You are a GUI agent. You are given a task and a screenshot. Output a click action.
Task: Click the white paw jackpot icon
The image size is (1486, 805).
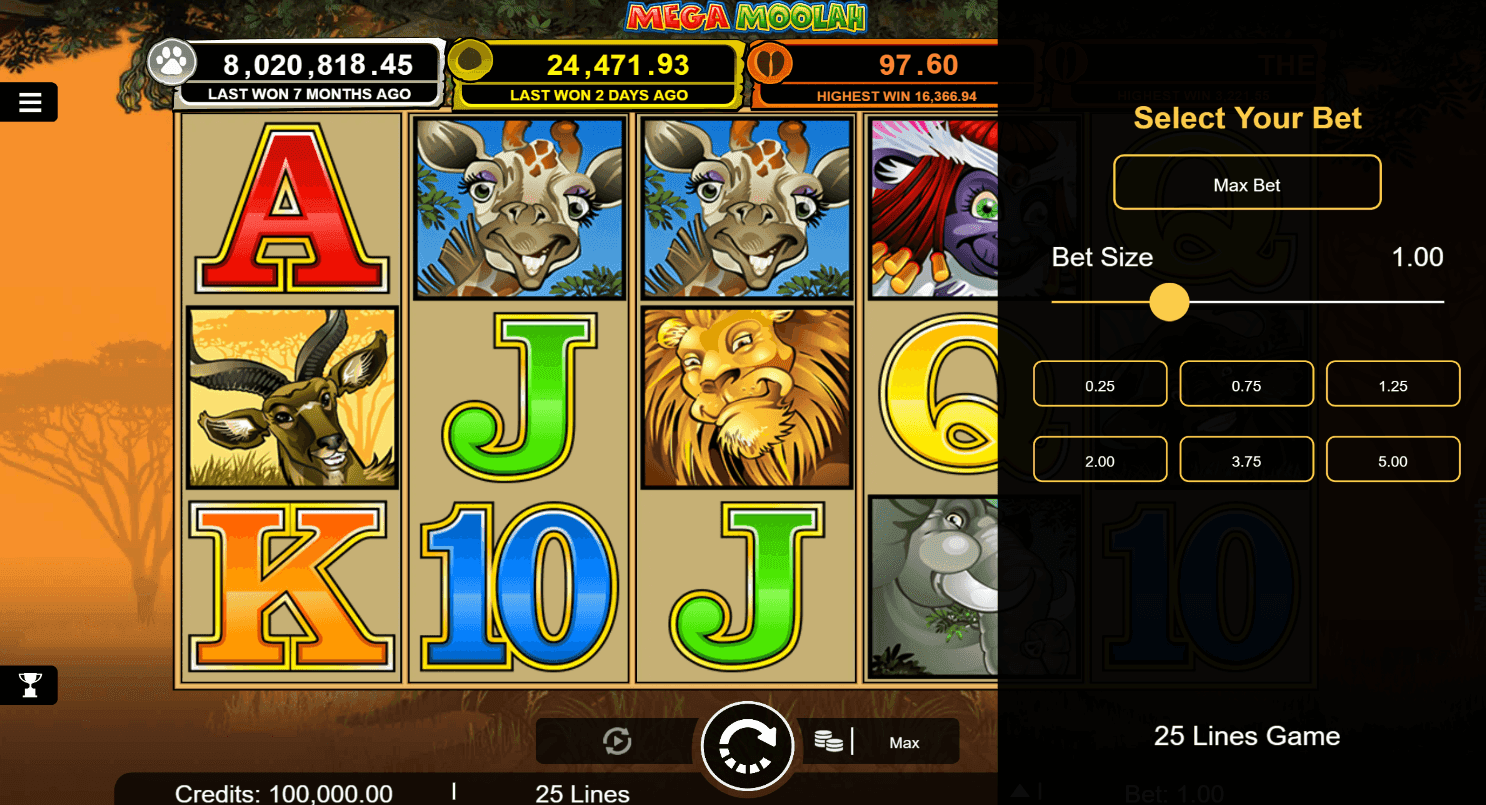172,62
